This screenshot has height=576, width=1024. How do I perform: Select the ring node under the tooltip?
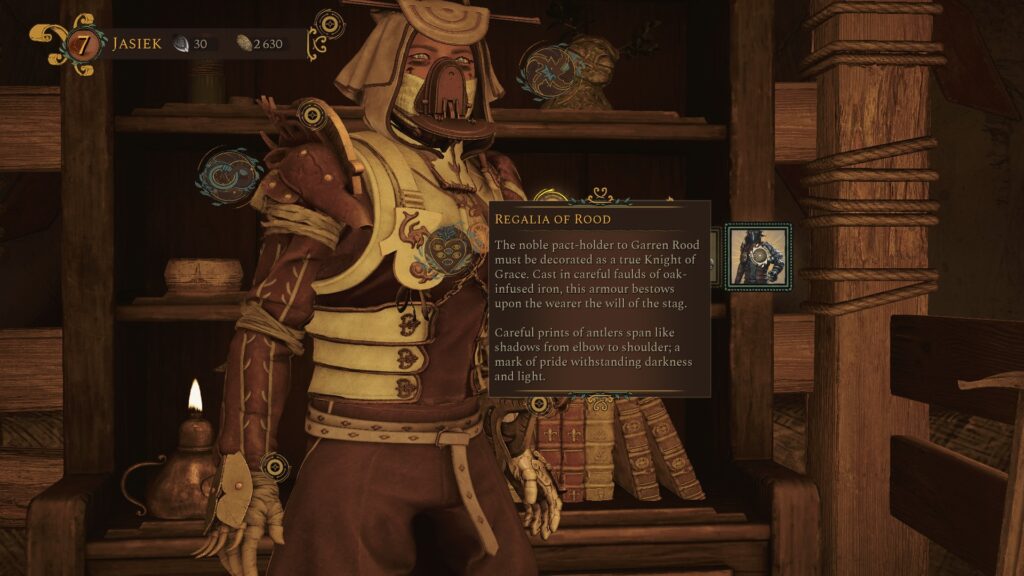click(x=539, y=405)
